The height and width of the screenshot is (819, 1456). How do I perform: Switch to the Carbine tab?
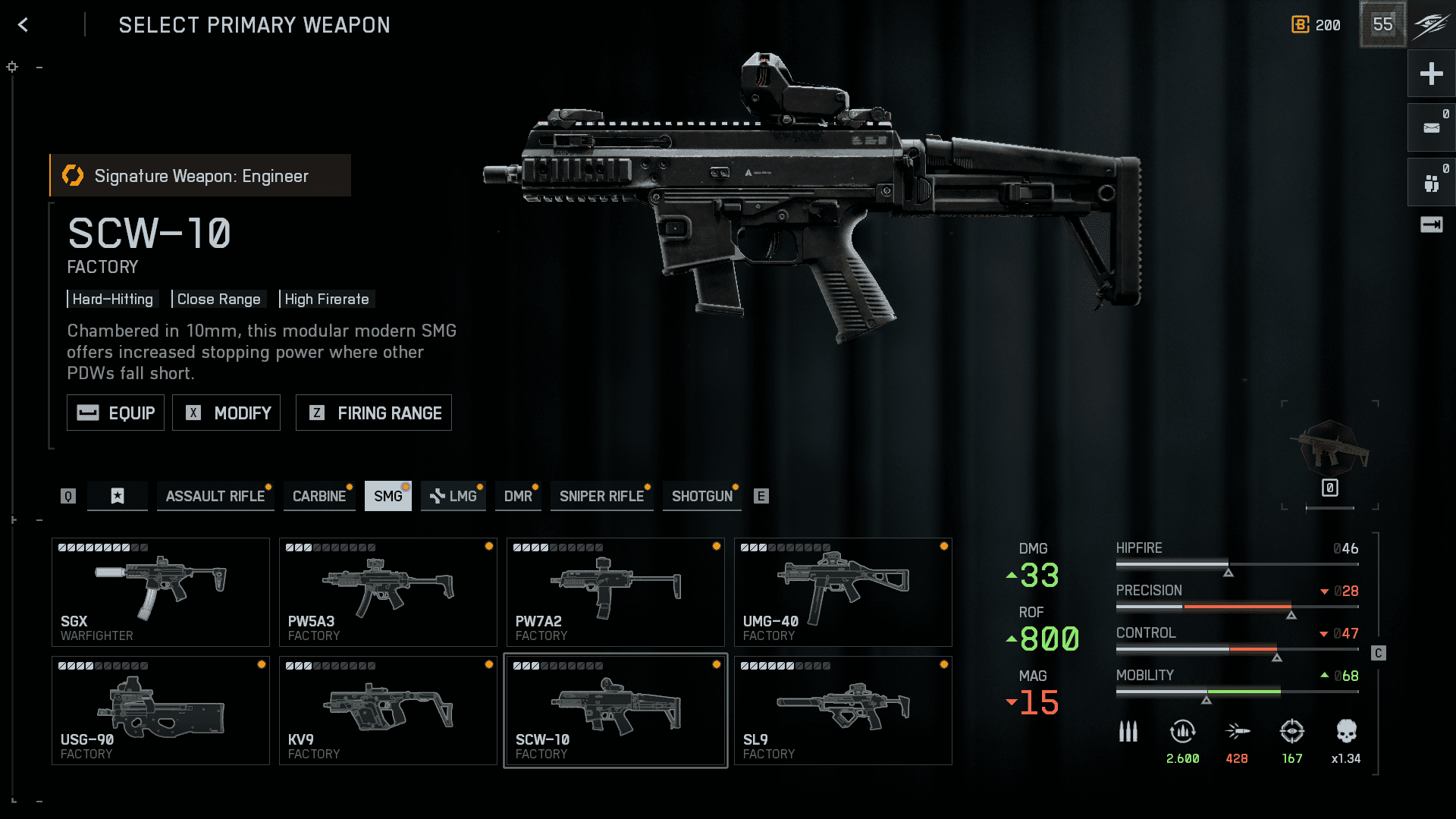318,496
